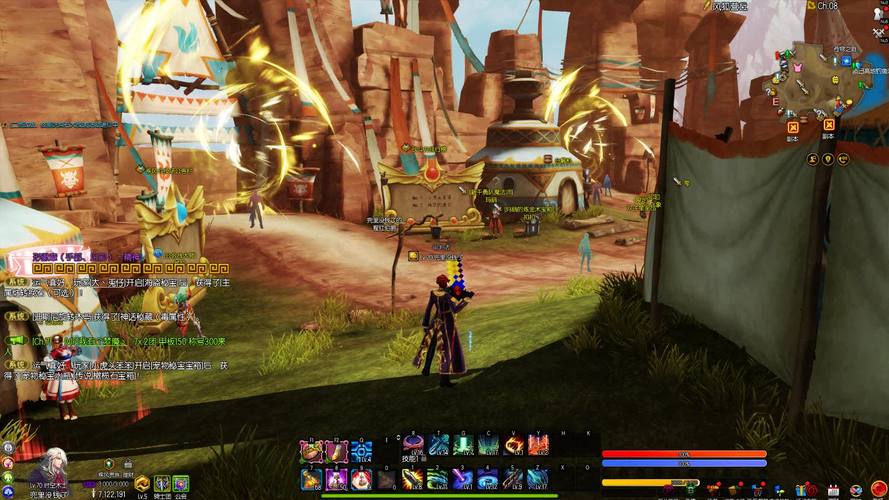
Task: Click the left orange dungeon button under minimap
Action: [x=792, y=127]
